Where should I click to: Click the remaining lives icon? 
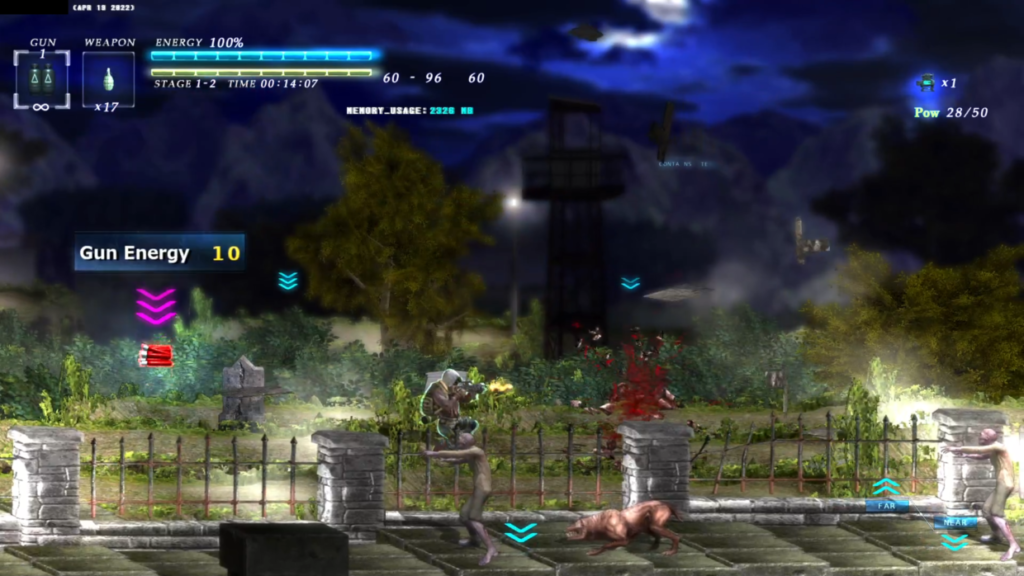926,83
